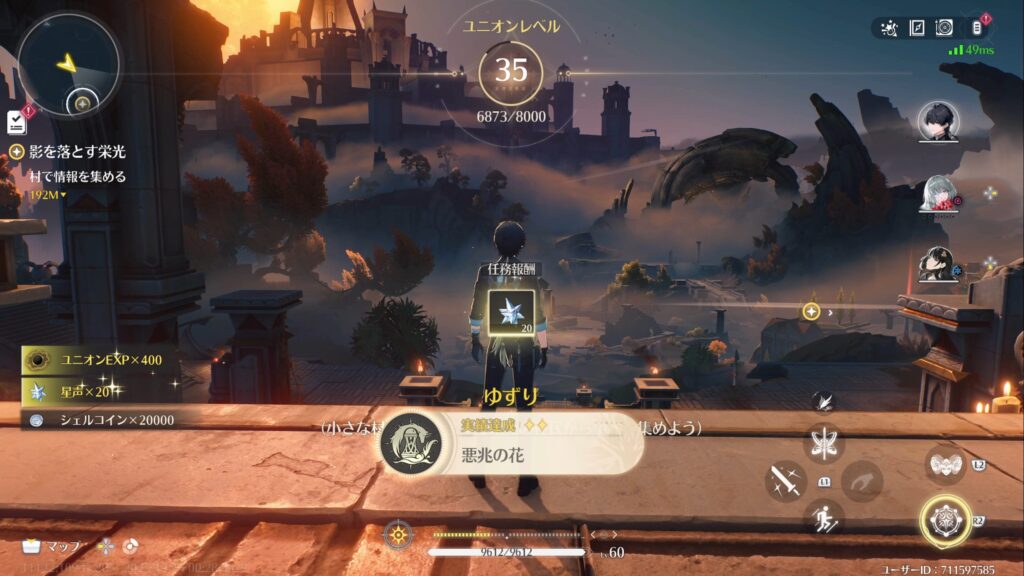The height and width of the screenshot is (576, 1024).
Task: Open the compass guidebook icon
Action: pos(917,28)
